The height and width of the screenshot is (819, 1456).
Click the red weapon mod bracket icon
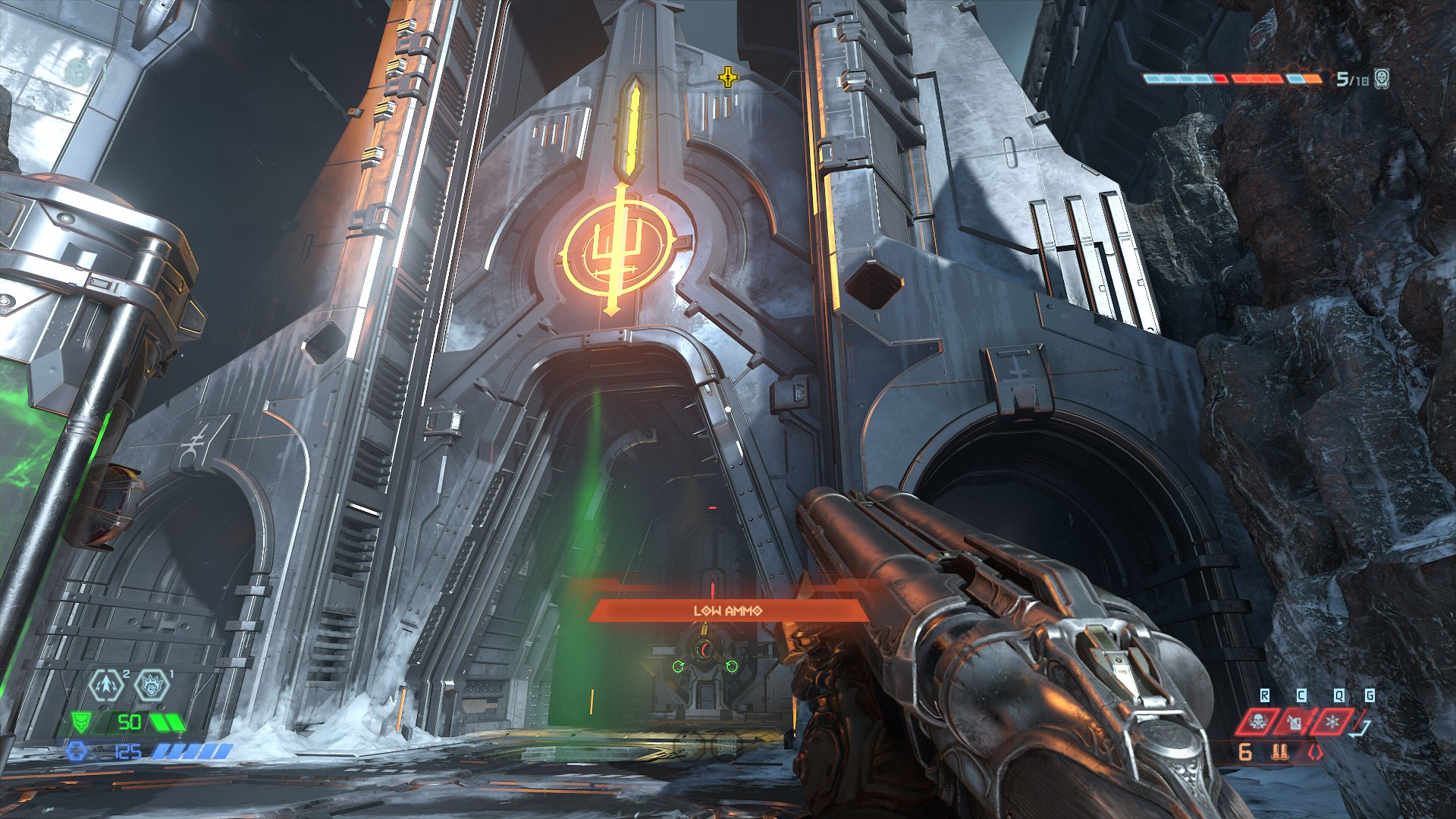pyautogui.click(x=1314, y=754)
